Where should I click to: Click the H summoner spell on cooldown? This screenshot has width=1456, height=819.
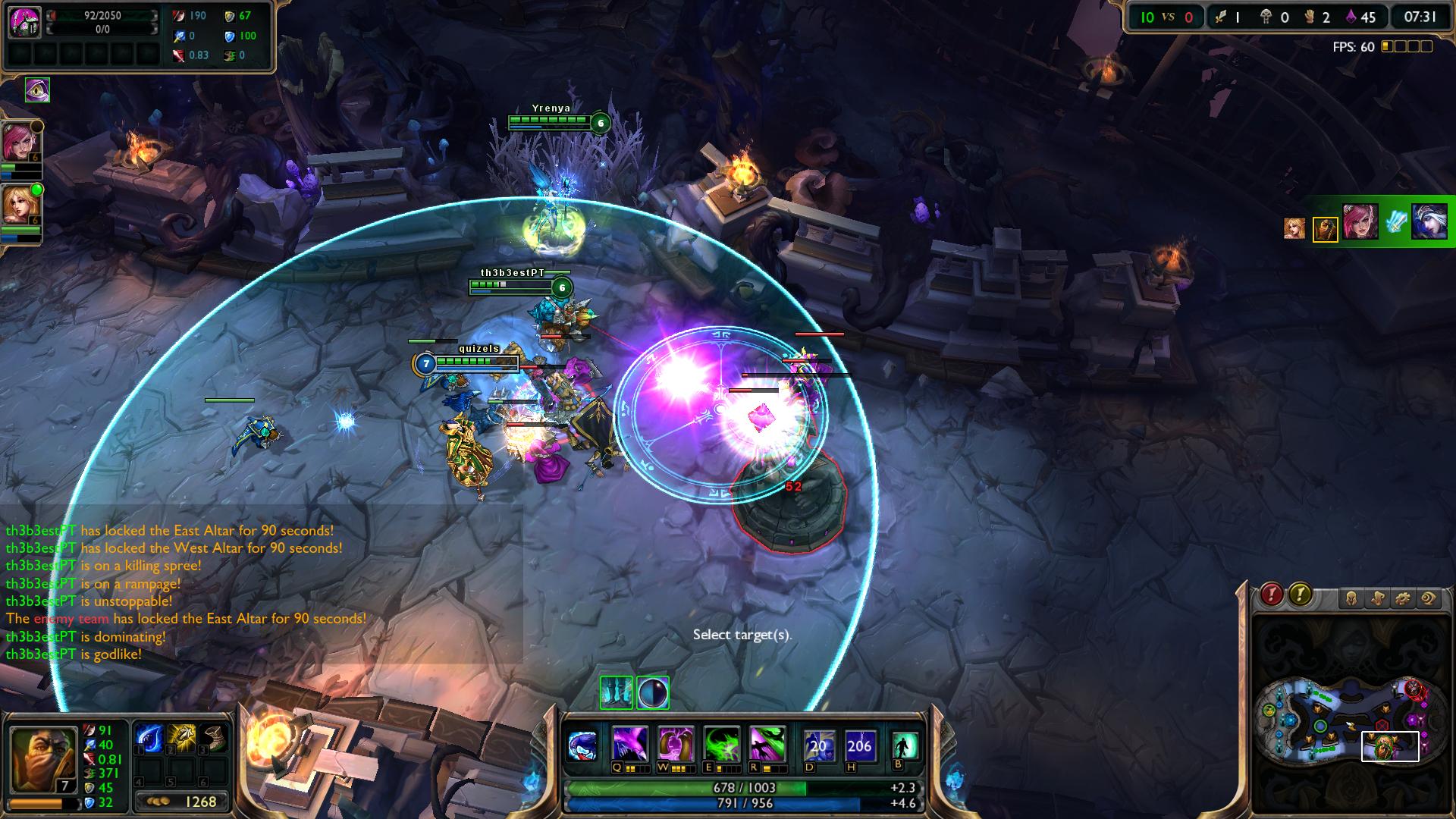coord(859,745)
